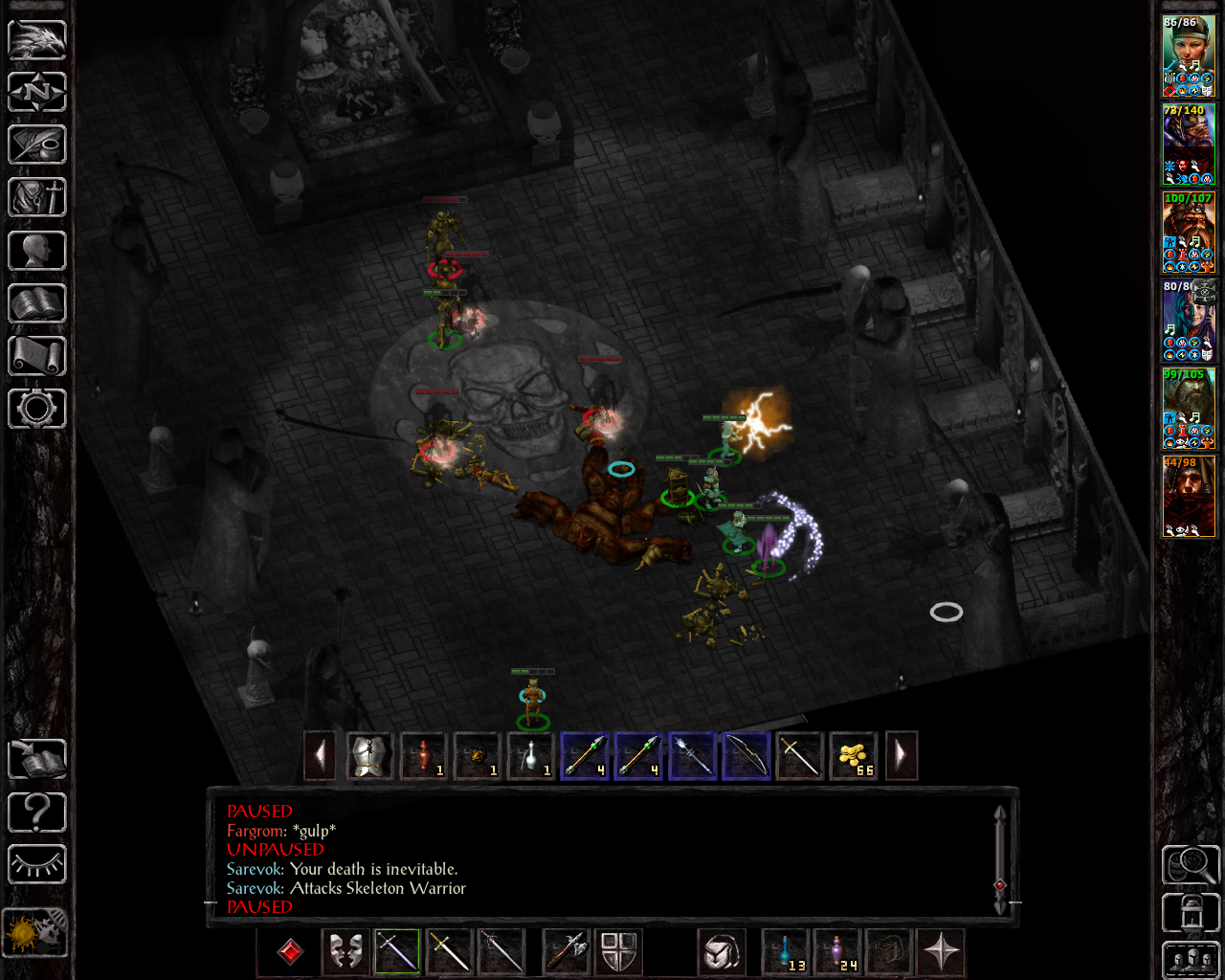The width and height of the screenshot is (1225, 980).
Task: Show next ground items with right arrow
Action: (x=901, y=756)
